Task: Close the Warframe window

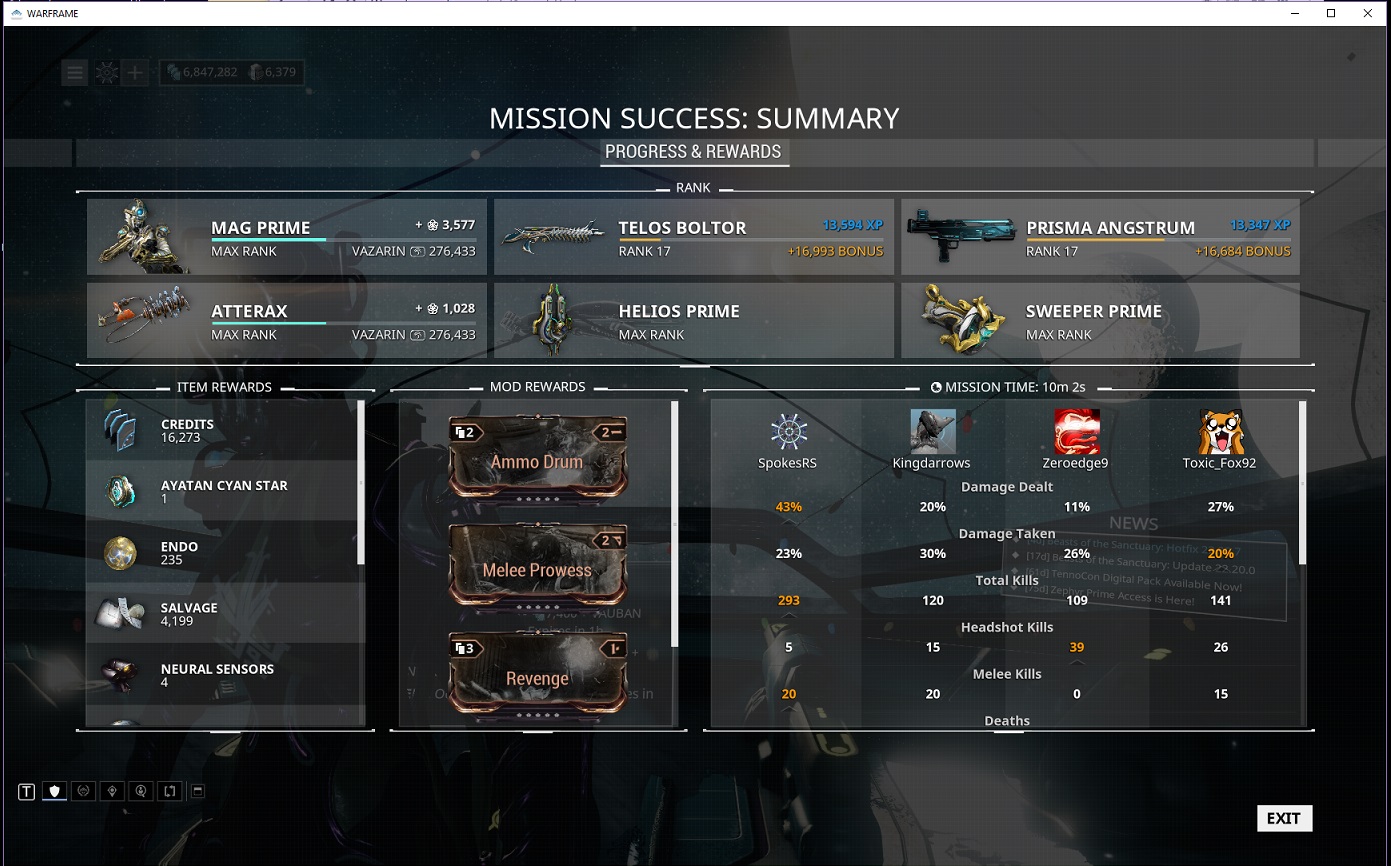Action: 1367,13
